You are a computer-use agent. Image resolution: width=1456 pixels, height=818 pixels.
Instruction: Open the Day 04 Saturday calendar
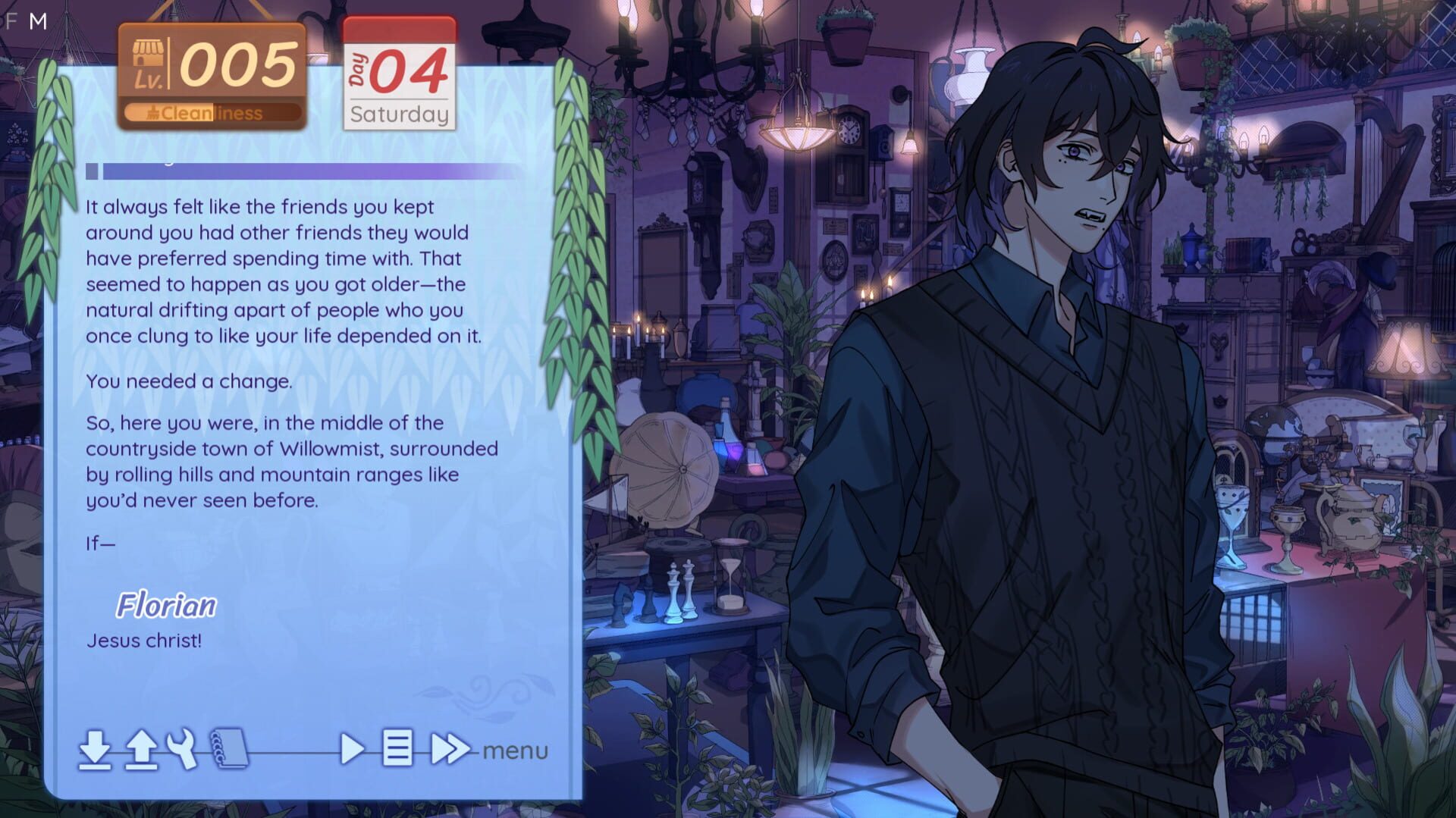click(400, 76)
